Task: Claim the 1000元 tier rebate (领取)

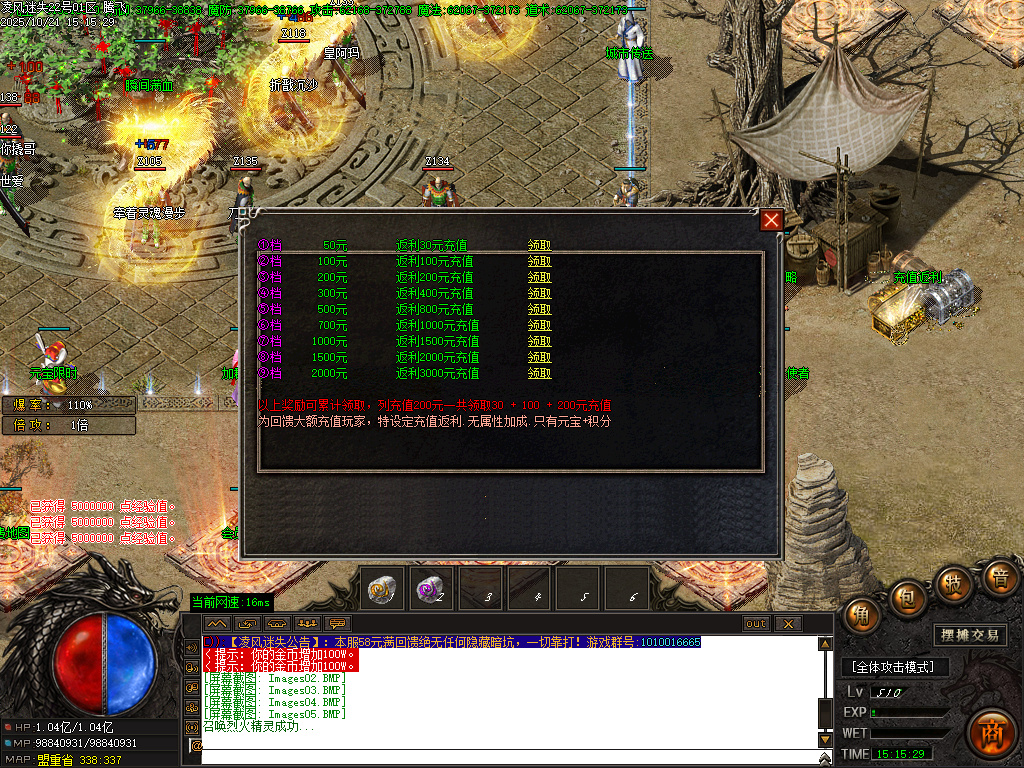Action: tap(540, 341)
